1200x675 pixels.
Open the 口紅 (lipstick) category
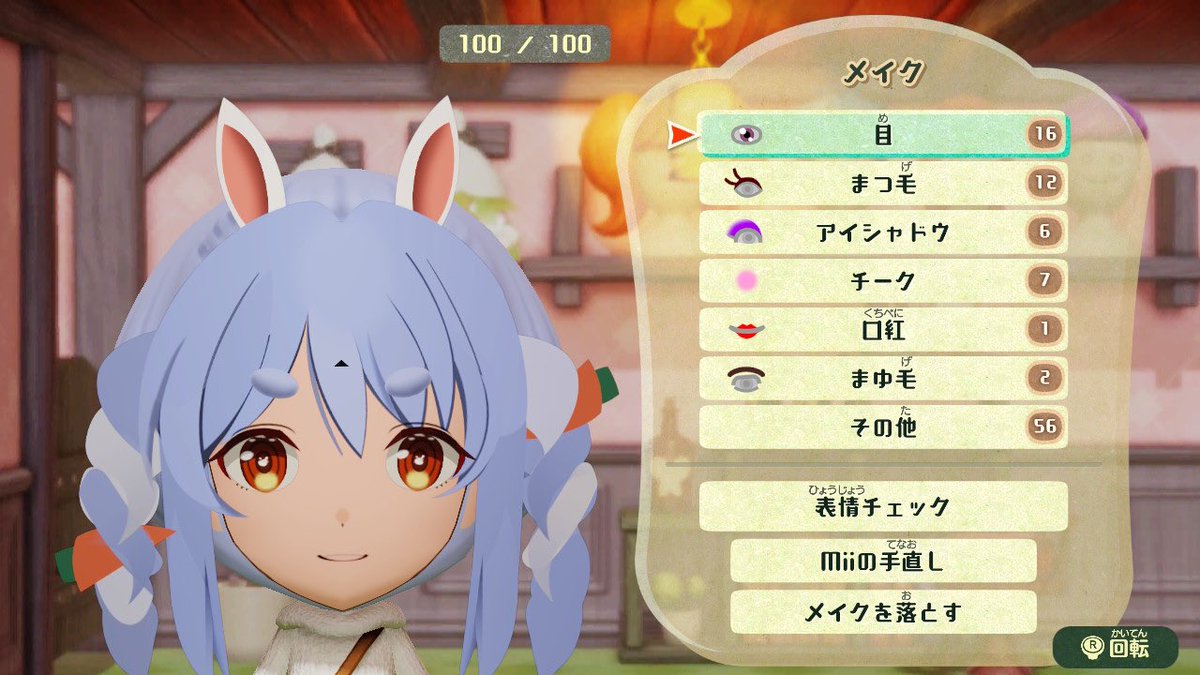tap(883, 330)
